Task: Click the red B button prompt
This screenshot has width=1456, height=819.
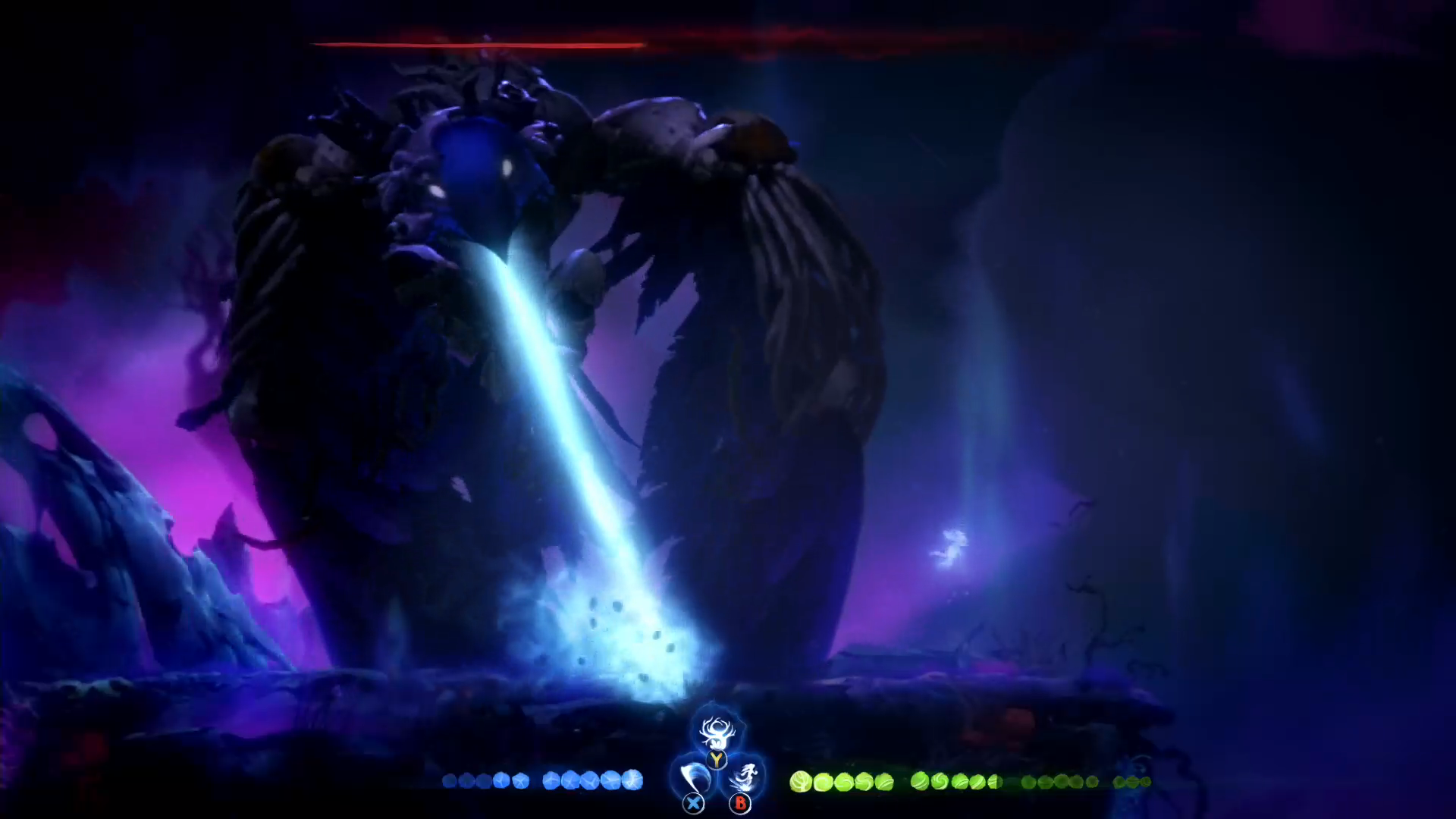Action: point(739,804)
